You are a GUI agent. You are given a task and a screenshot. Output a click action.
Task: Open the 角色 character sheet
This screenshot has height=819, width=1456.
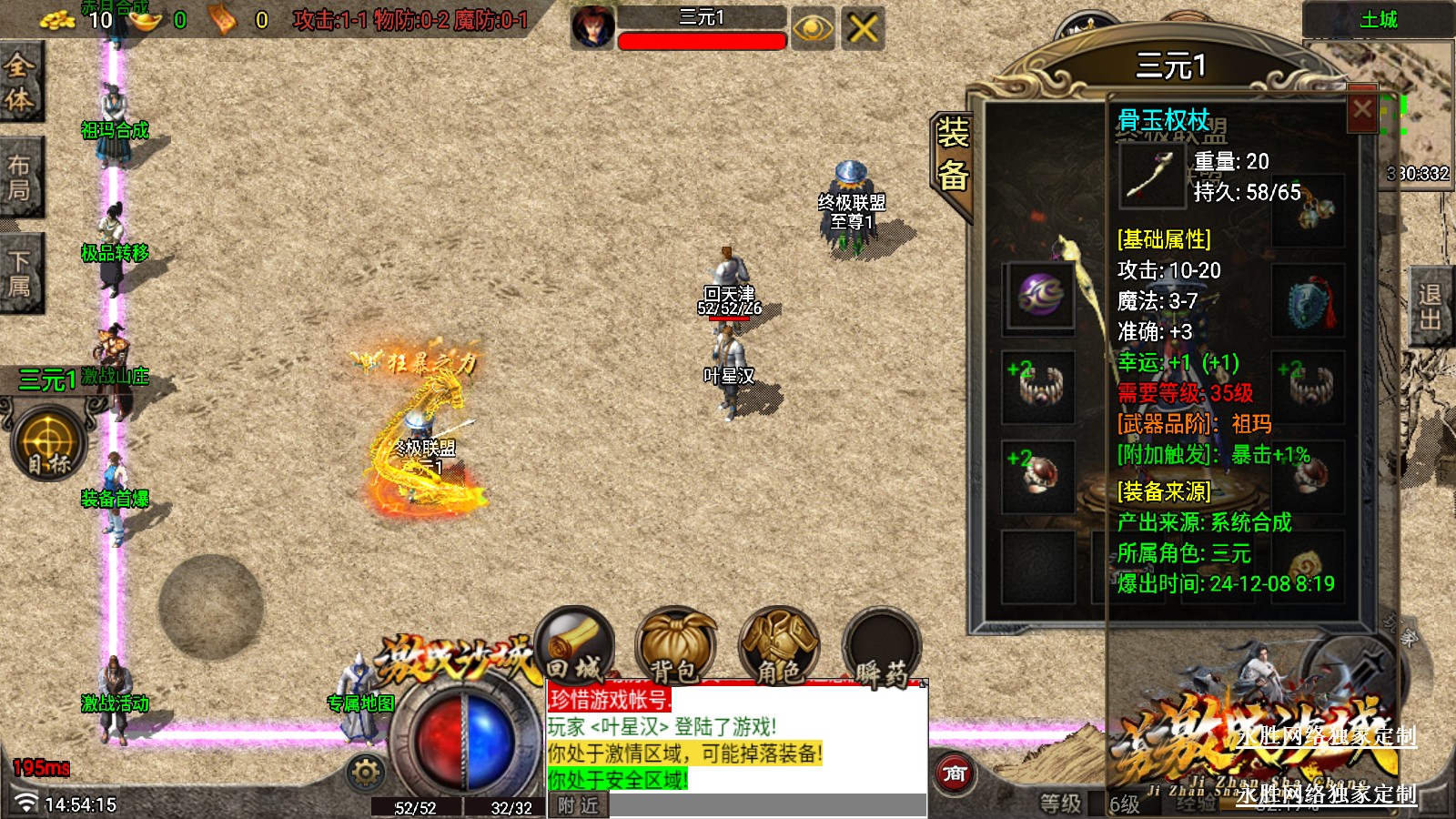tap(779, 646)
